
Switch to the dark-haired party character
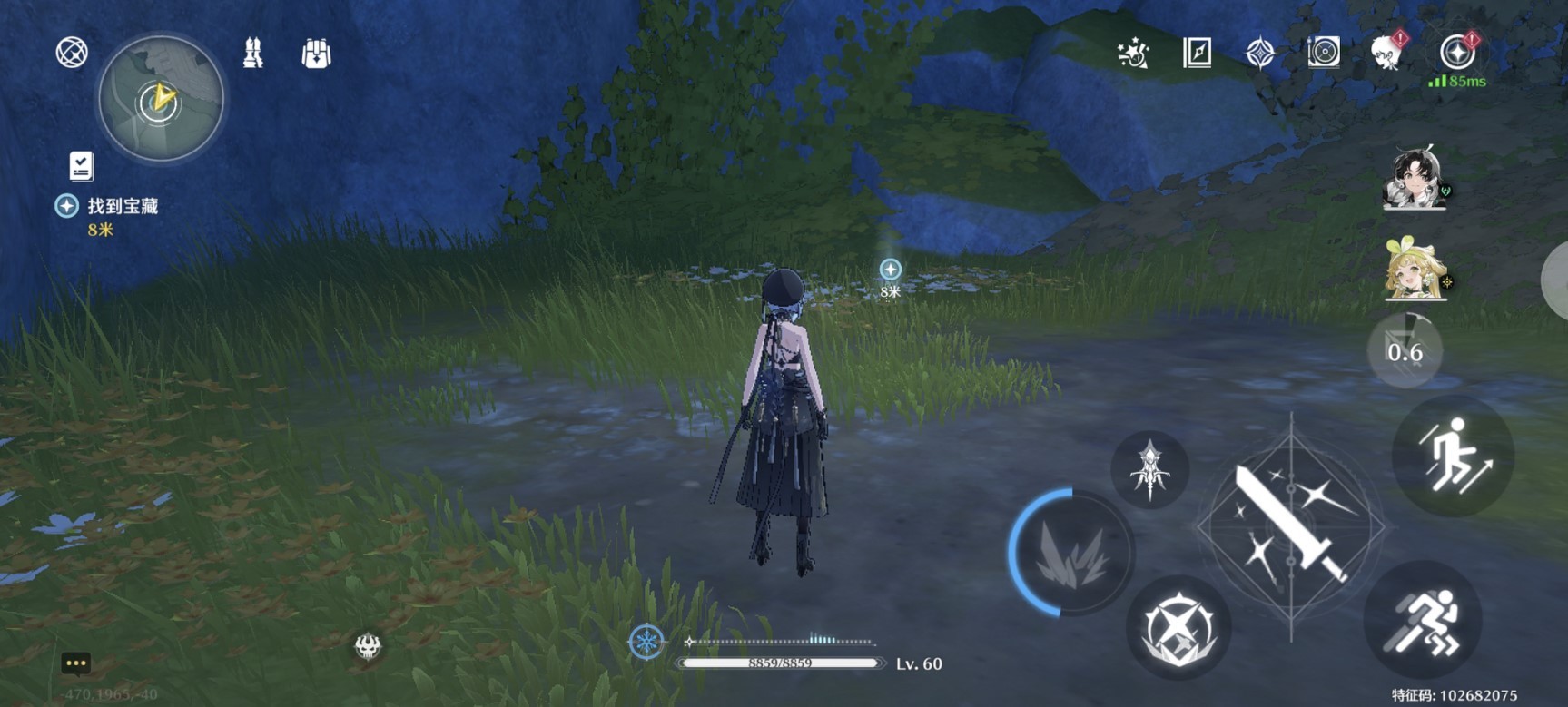1415,179
